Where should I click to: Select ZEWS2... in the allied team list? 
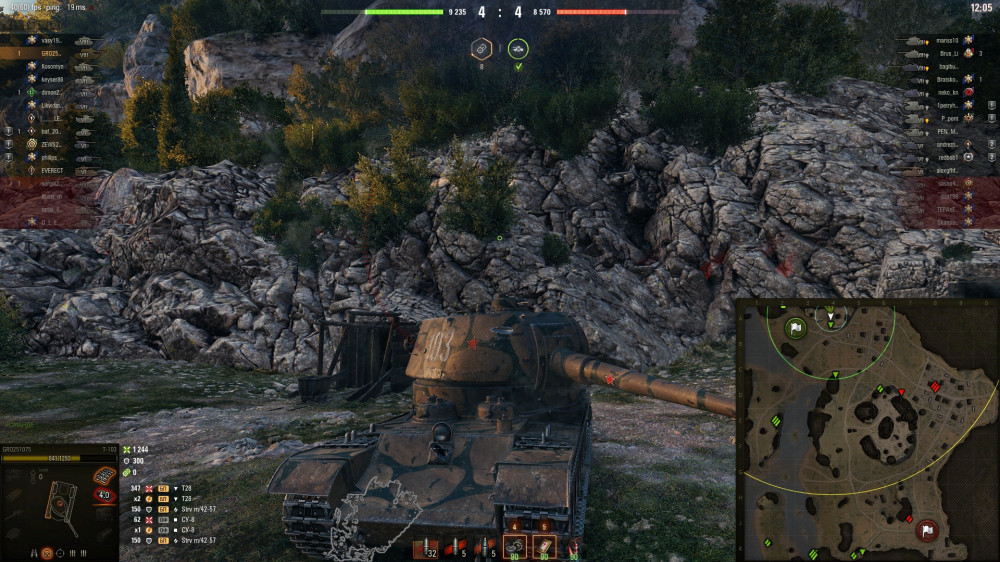click(52, 144)
